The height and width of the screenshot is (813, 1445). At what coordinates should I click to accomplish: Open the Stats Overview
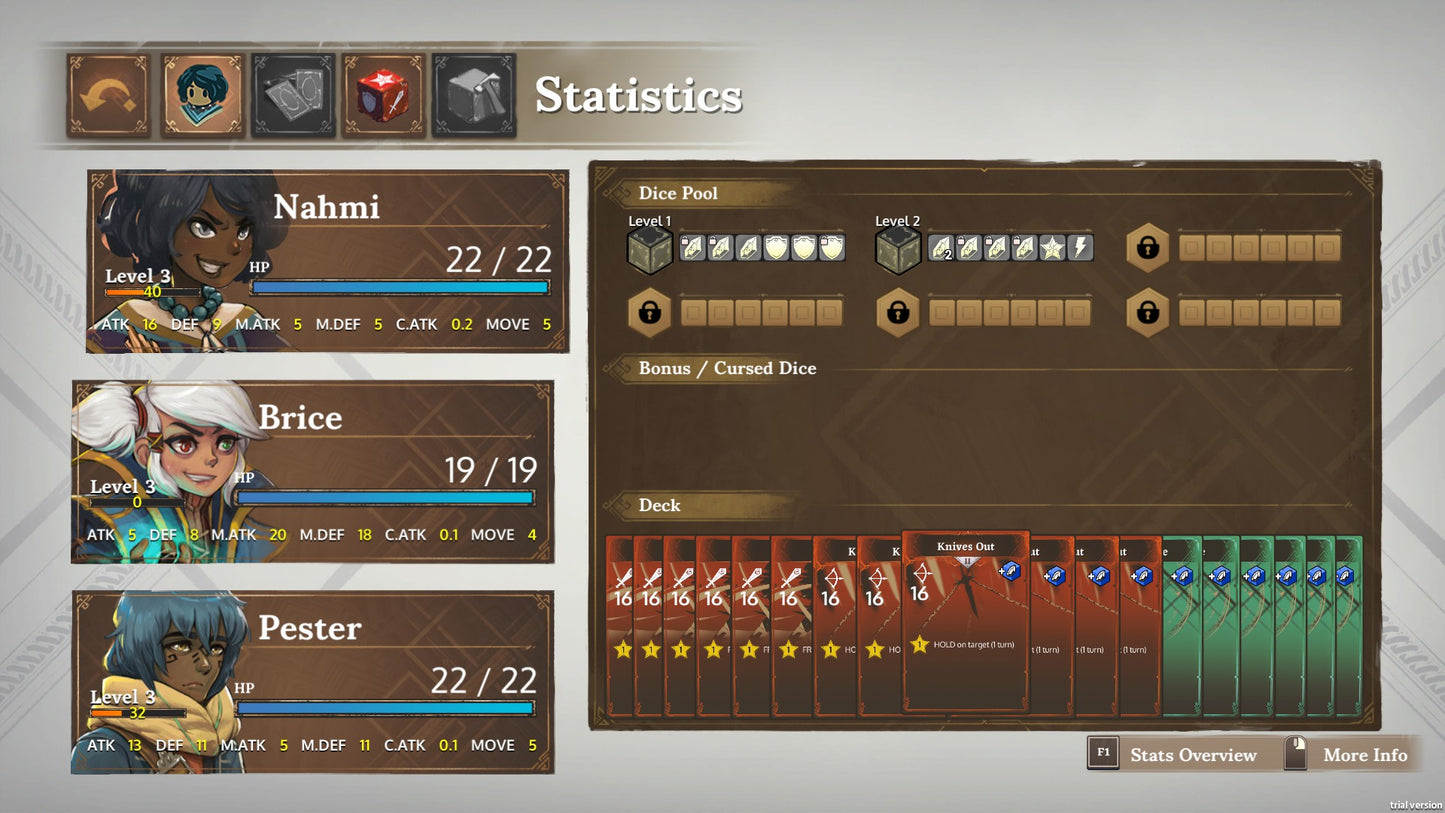point(1177,755)
